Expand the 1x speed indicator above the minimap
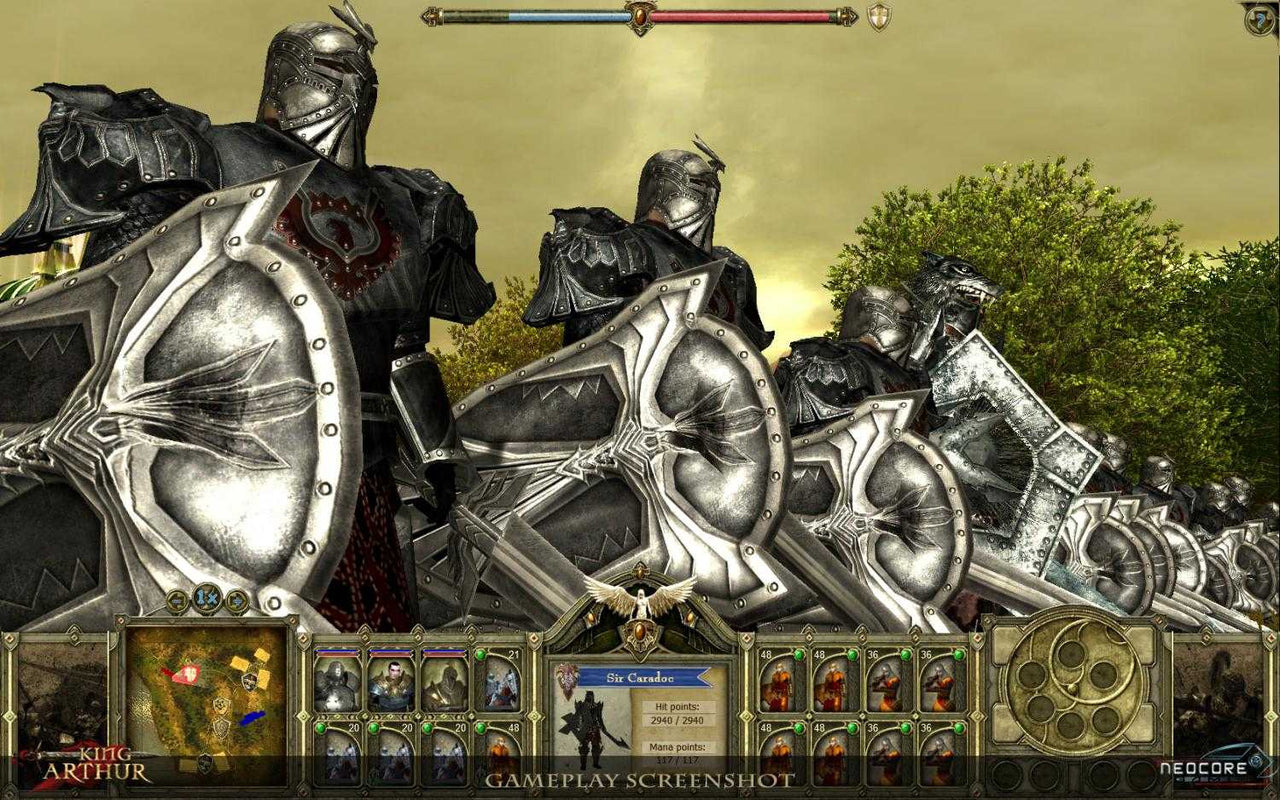The width and height of the screenshot is (1280, 800). click(x=205, y=600)
